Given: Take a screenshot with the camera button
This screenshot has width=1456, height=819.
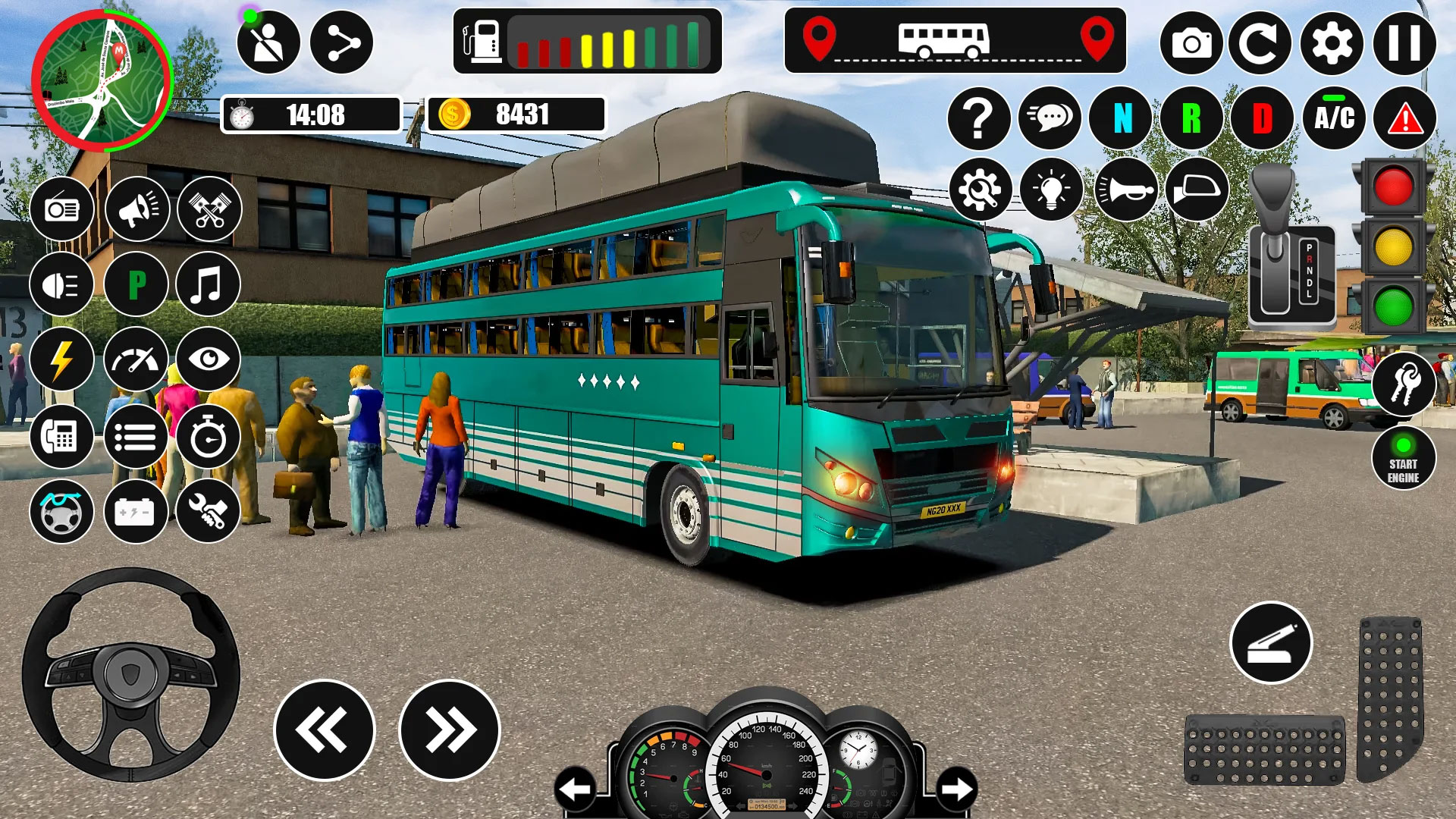Looking at the screenshot, I should [x=1191, y=43].
